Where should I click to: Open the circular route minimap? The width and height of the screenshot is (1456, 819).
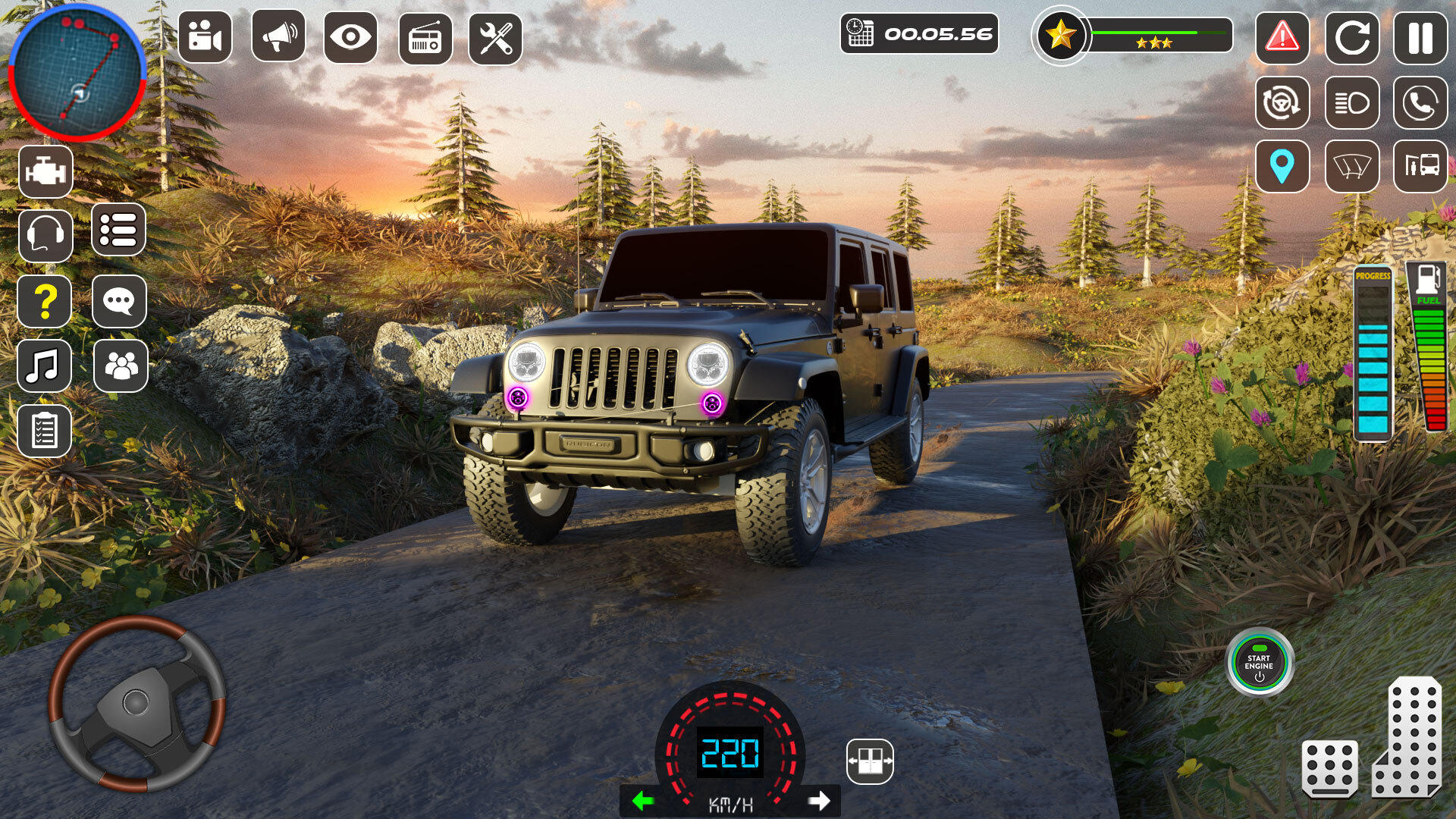click(77, 74)
